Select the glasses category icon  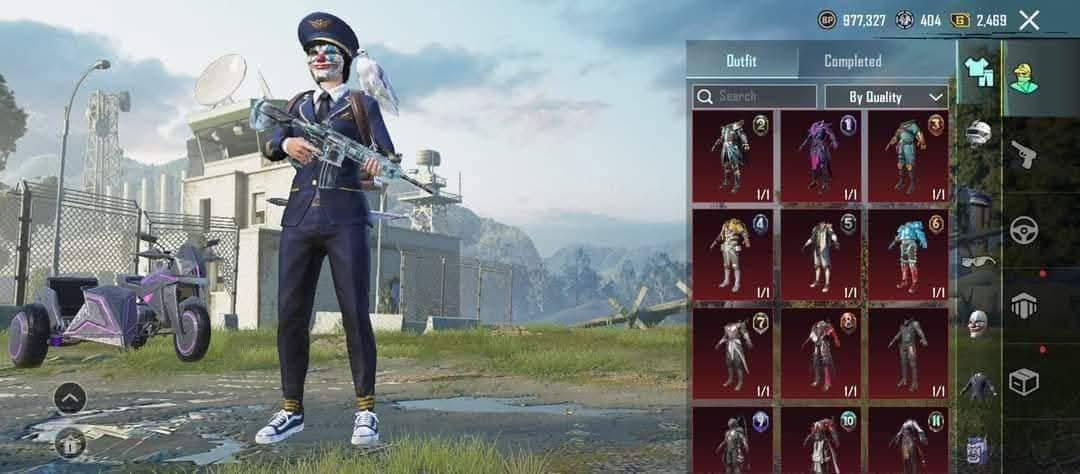(978, 261)
